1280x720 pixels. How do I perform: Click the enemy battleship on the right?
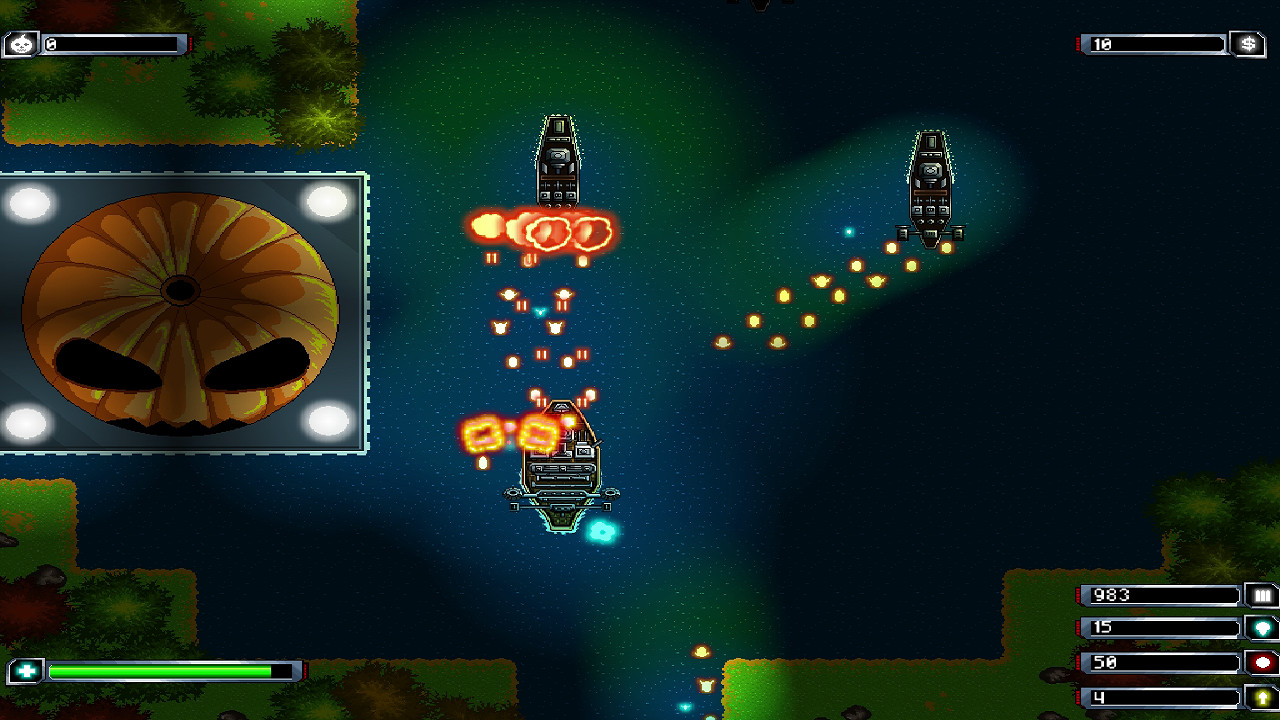(x=932, y=185)
